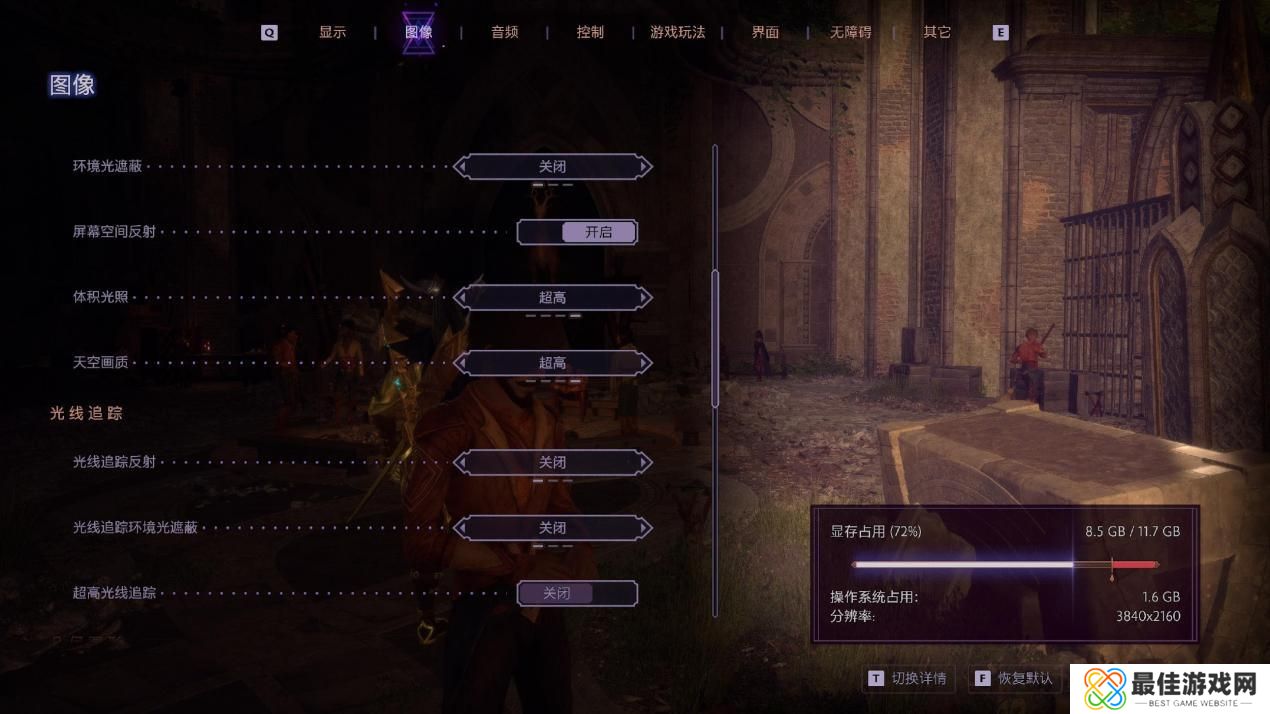Viewport: 1270px width, 714px height.
Task: Raise 光线追踪反射 with its right arrow
Action: pos(645,462)
